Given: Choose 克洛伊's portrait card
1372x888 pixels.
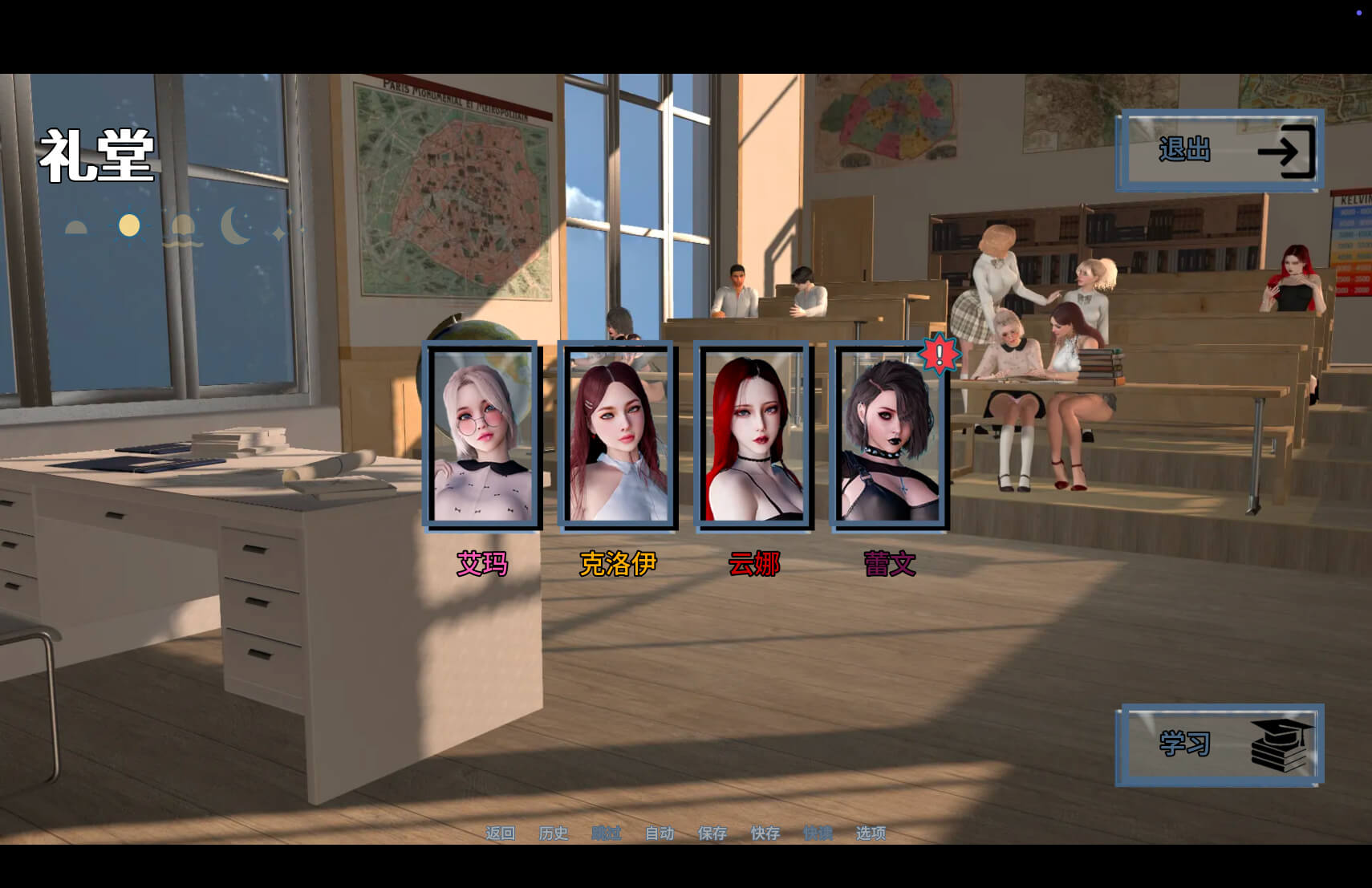Looking at the screenshot, I should point(618,436).
